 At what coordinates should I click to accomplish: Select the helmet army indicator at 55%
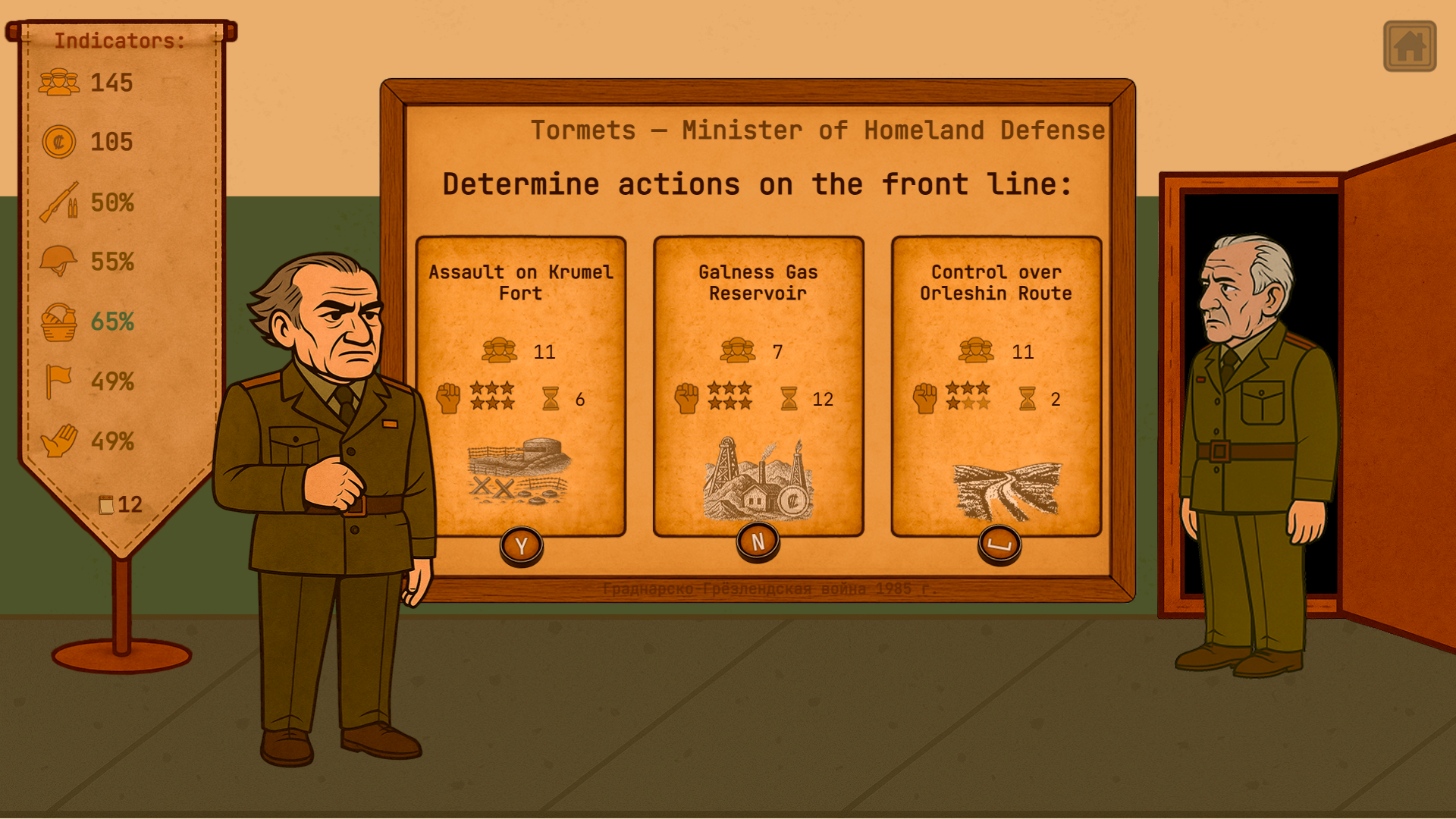(59, 262)
